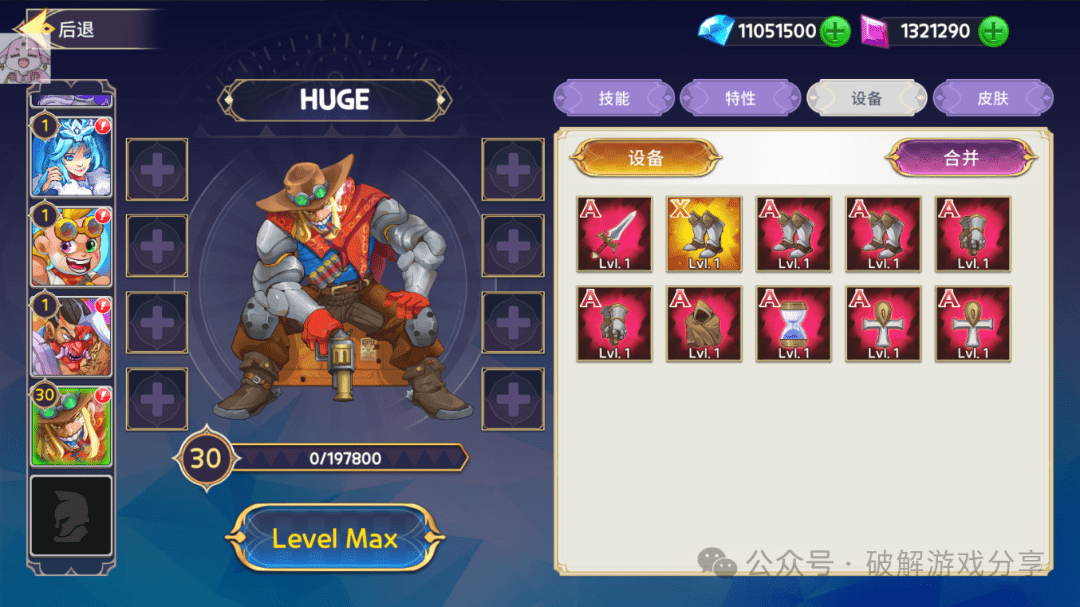Select the blue-haired hero portrait
This screenshot has height=607, width=1080.
71,157
